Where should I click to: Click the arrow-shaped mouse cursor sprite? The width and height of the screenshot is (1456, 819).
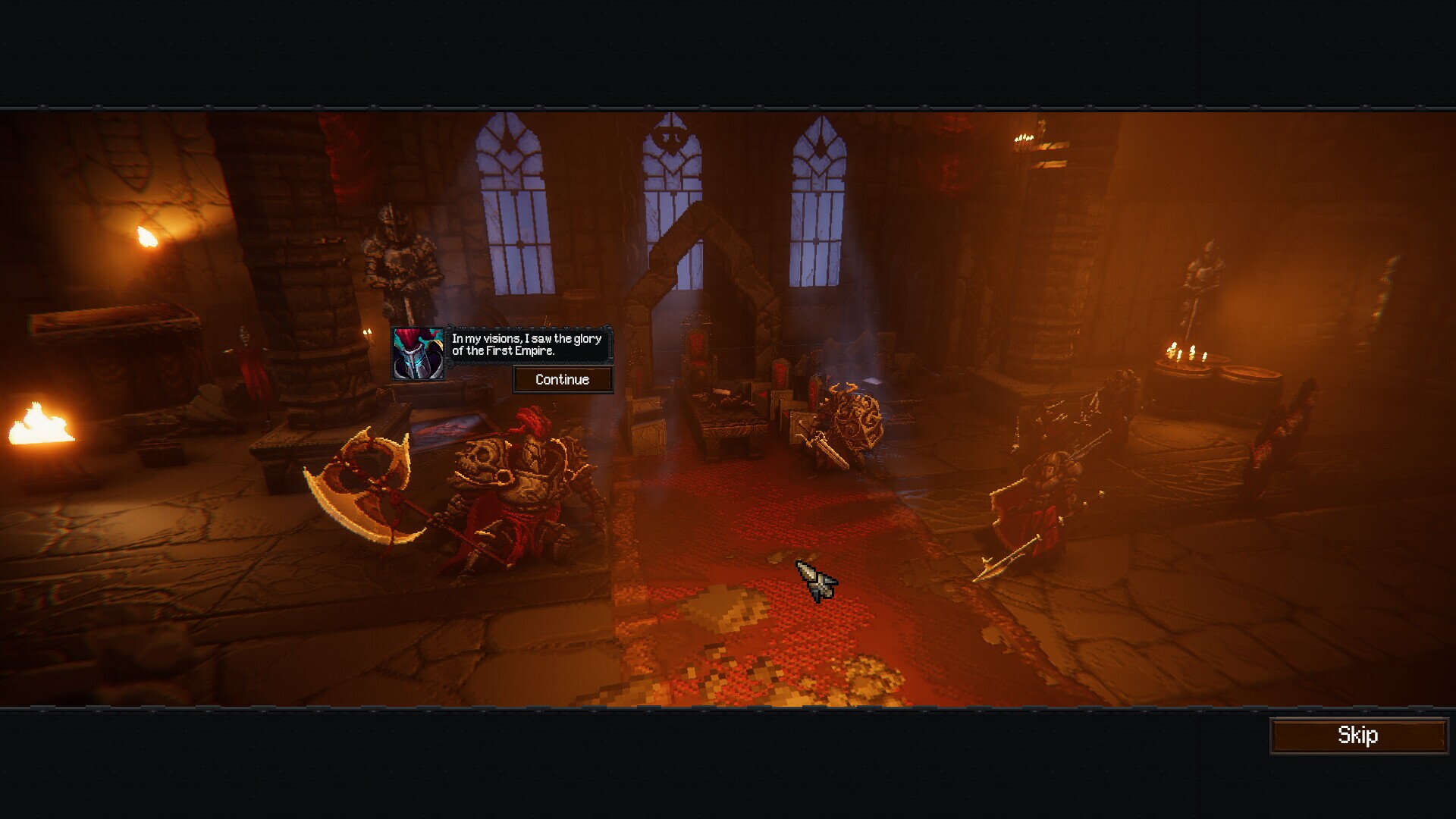[x=817, y=580]
